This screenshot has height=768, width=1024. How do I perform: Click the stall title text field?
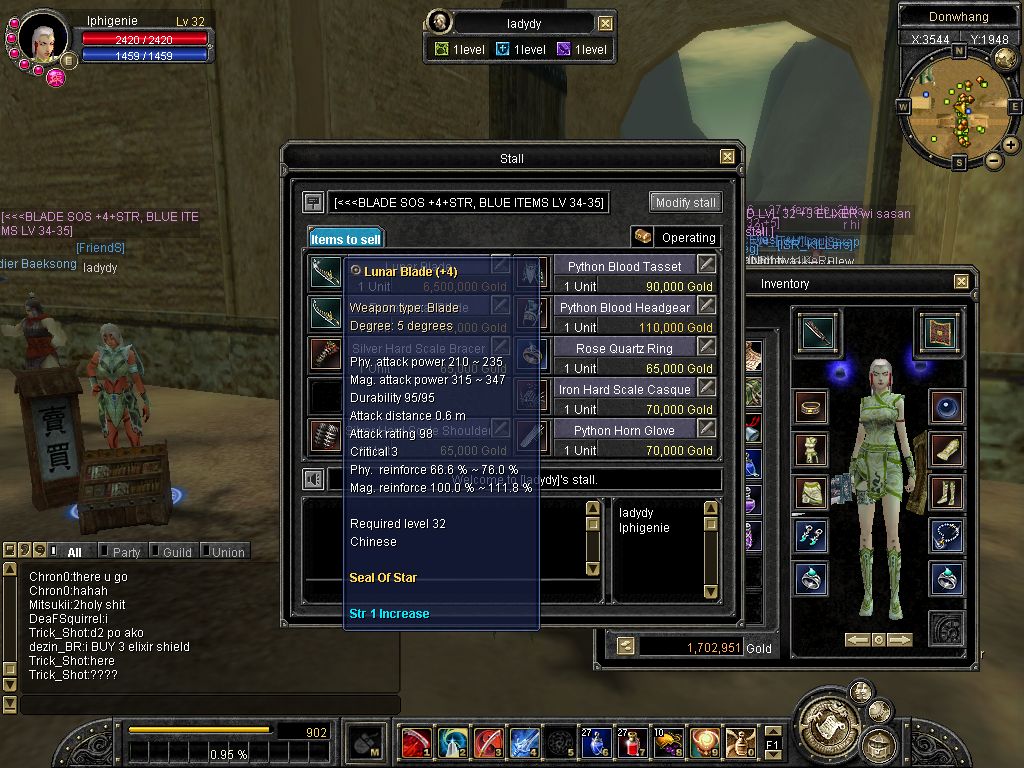tap(470, 203)
